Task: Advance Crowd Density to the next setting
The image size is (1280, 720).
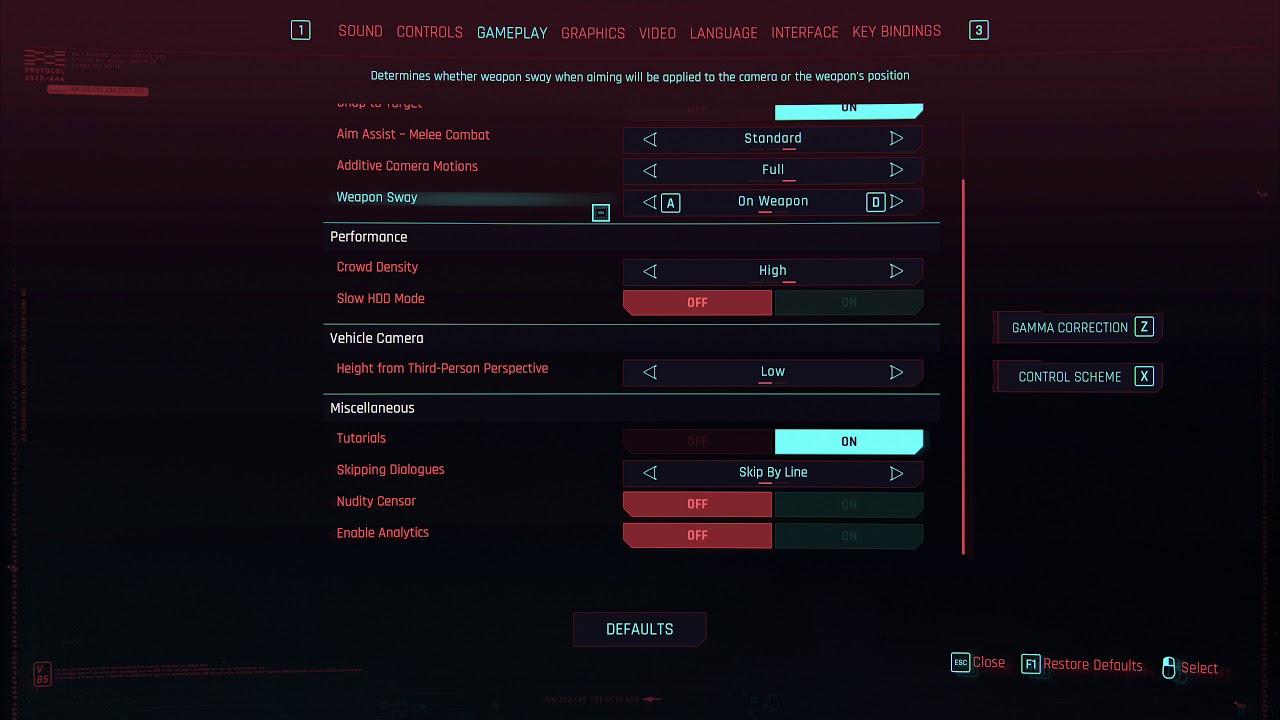Action: pyautogui.click(x=897, y=271)
